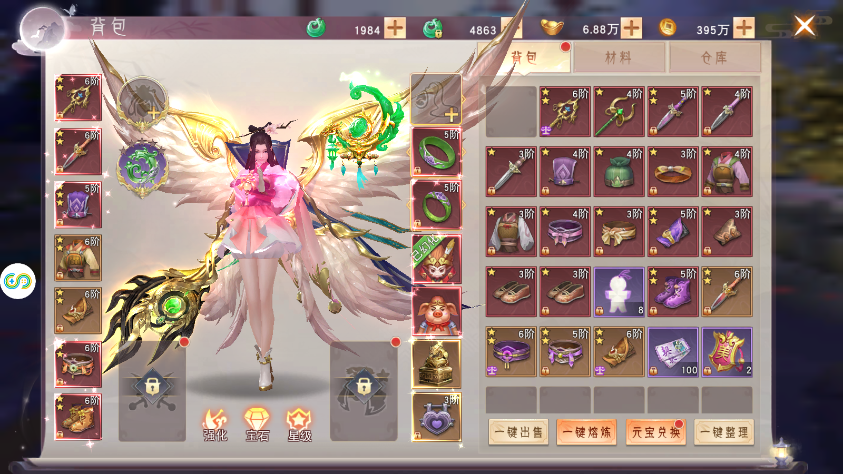Activate the 一键熔炼 smelt button
Image resolution: width=843 pixels, height=474 pixels.
[587, 432]
